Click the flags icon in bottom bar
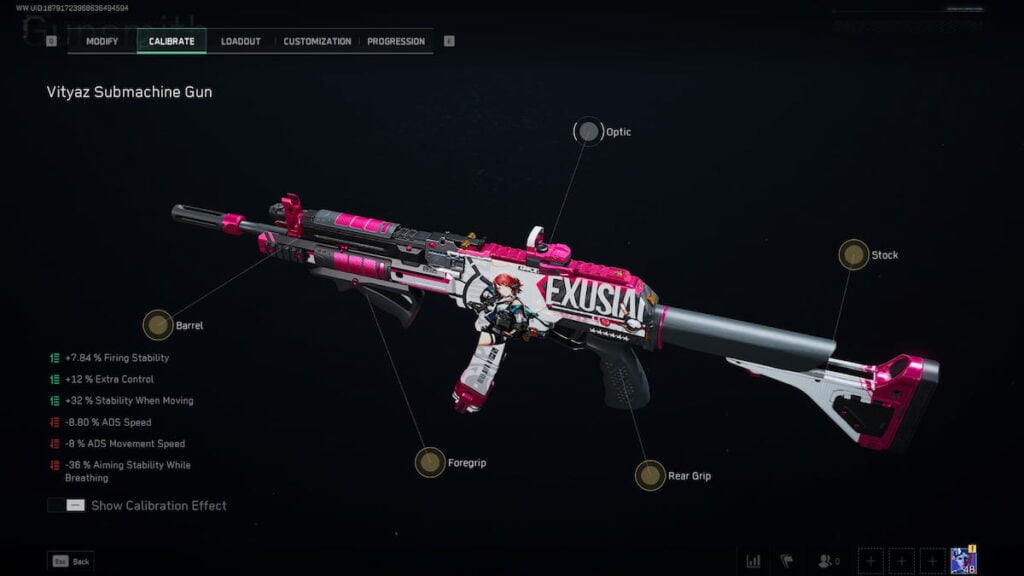Screen dimensions: 1024x576 click(x=786, y=561)
